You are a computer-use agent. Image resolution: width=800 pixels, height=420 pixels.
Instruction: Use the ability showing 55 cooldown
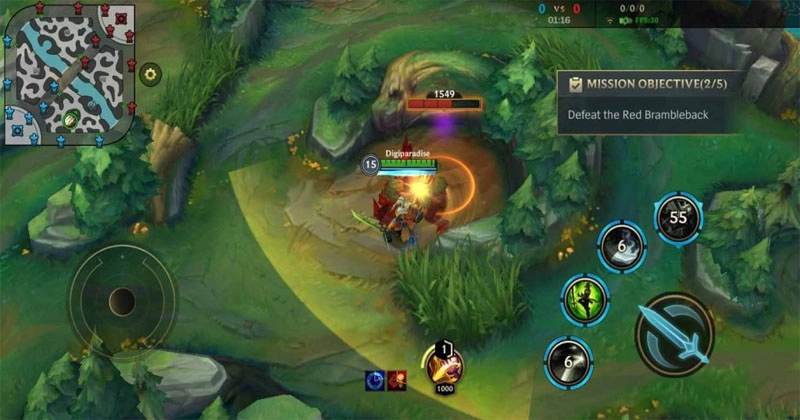[678, 218]
